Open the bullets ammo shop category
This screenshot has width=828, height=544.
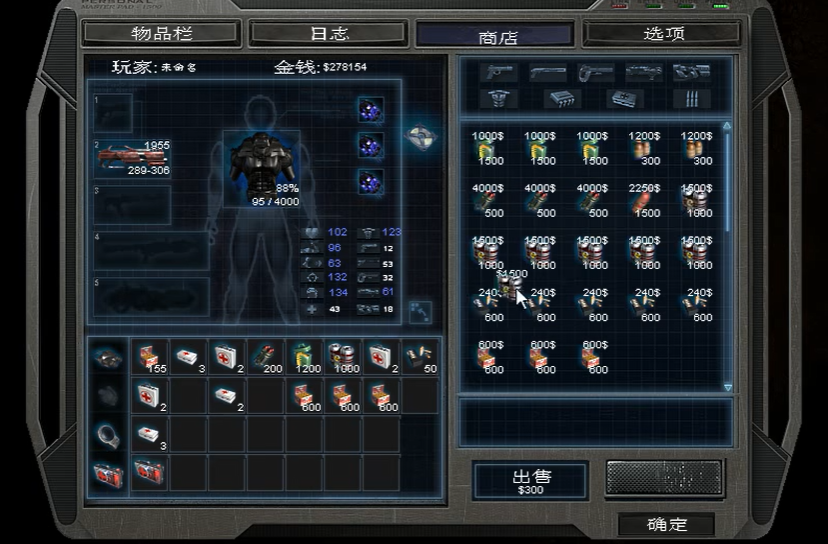pyautogui.click(x=692, y=98)
